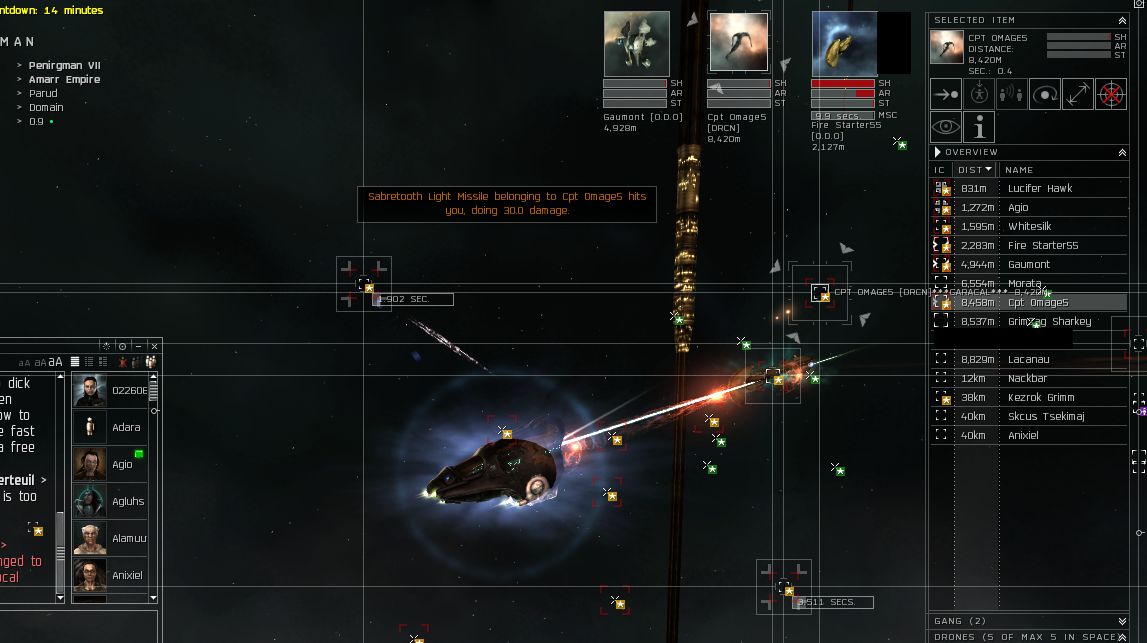Click the Approach button in Selected Item
Screen dimensions: 1147x643
pos(946,94)
